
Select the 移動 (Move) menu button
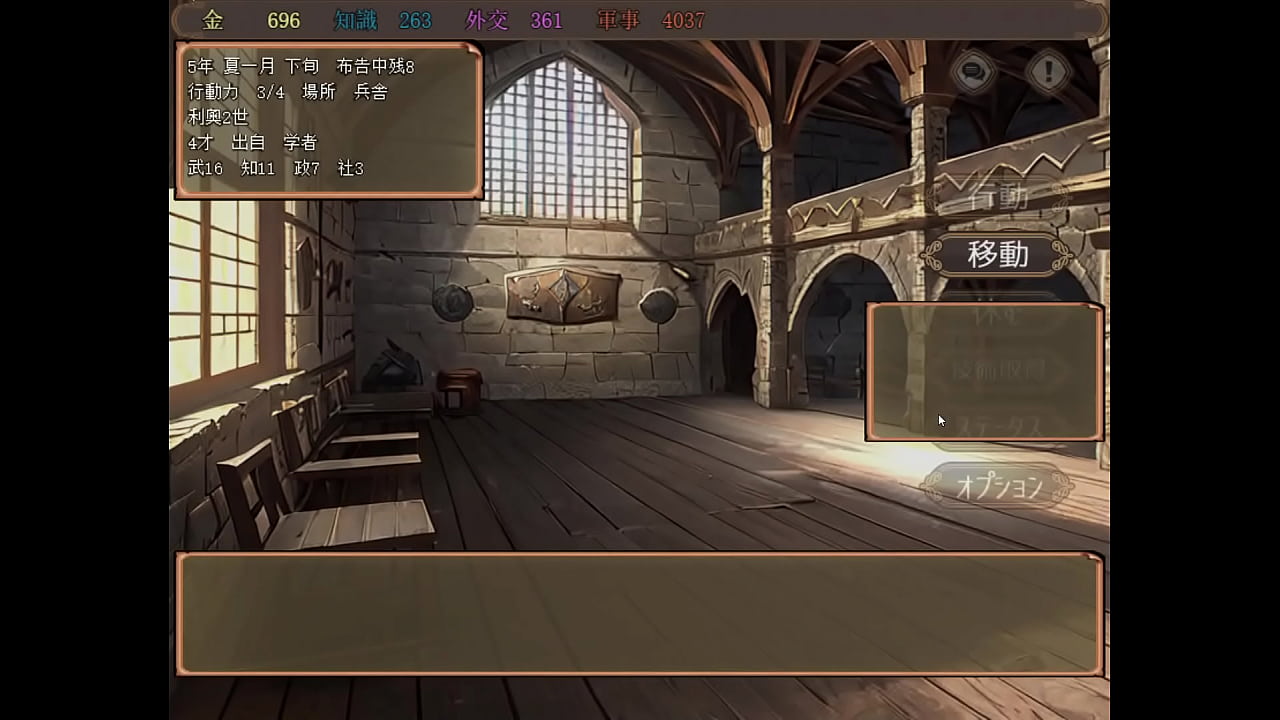pyautogui.click(x=997, y=255)
